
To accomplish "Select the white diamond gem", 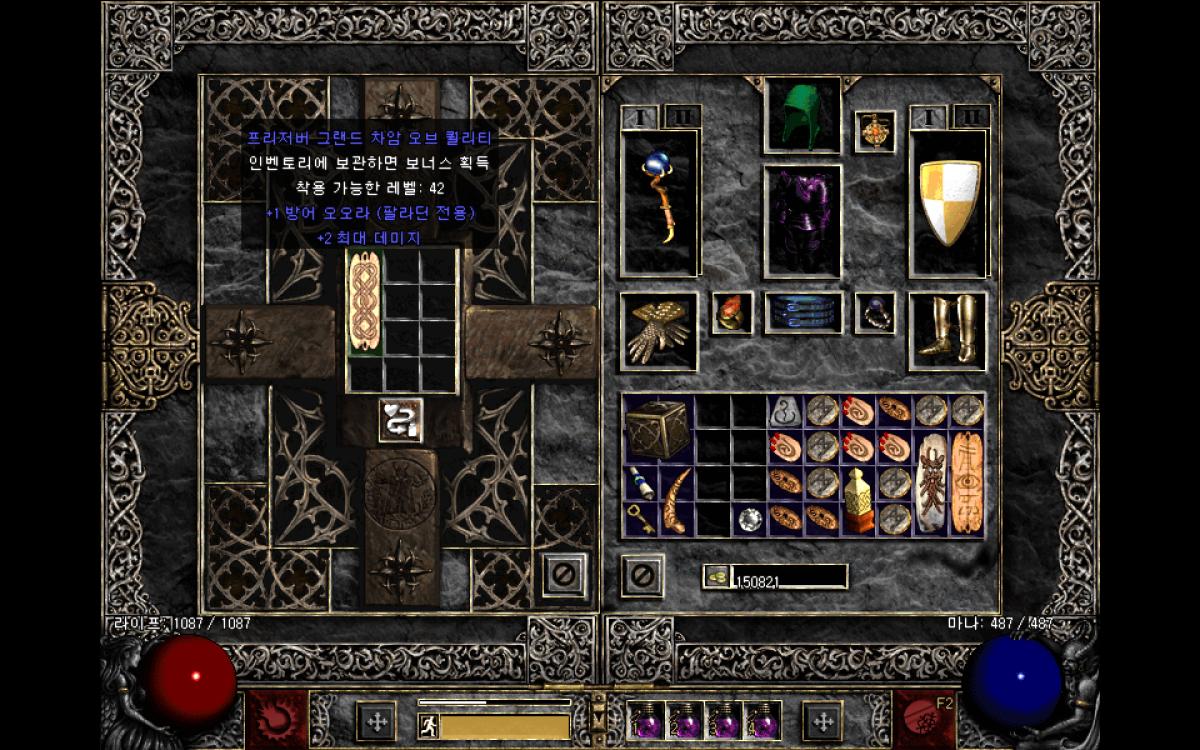I will [x=749, y=518].
